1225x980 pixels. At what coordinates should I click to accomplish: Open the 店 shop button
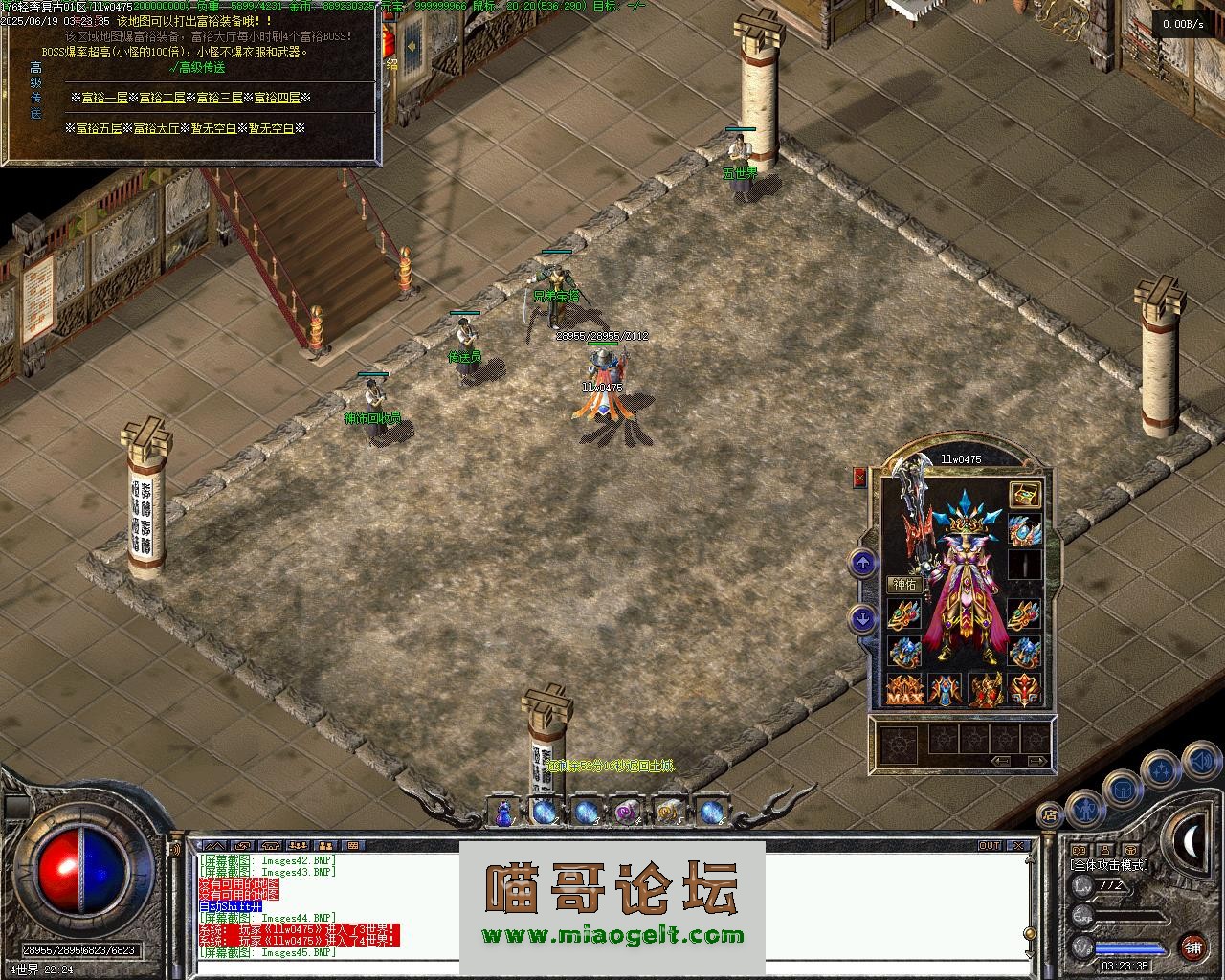(1050, 815)
